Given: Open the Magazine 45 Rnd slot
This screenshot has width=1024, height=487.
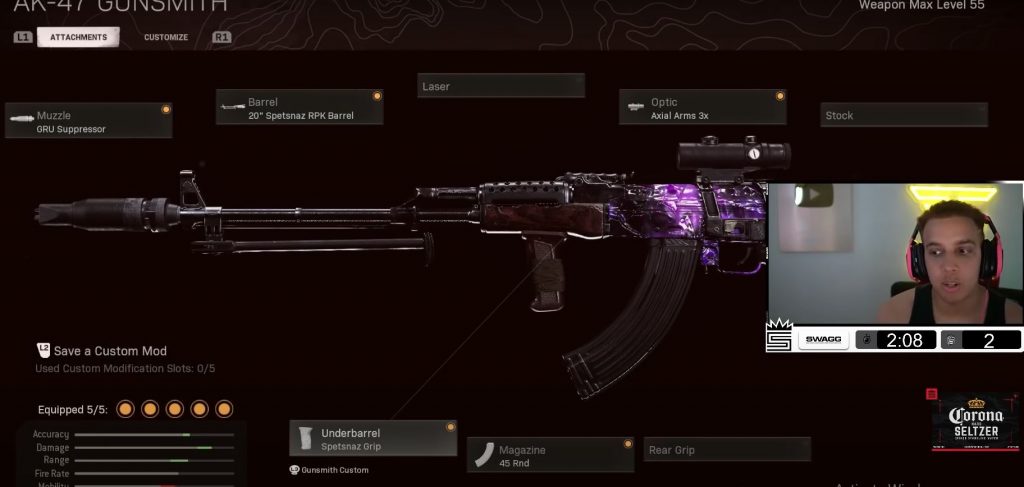Looking at the screenshot, I should 550,455.
